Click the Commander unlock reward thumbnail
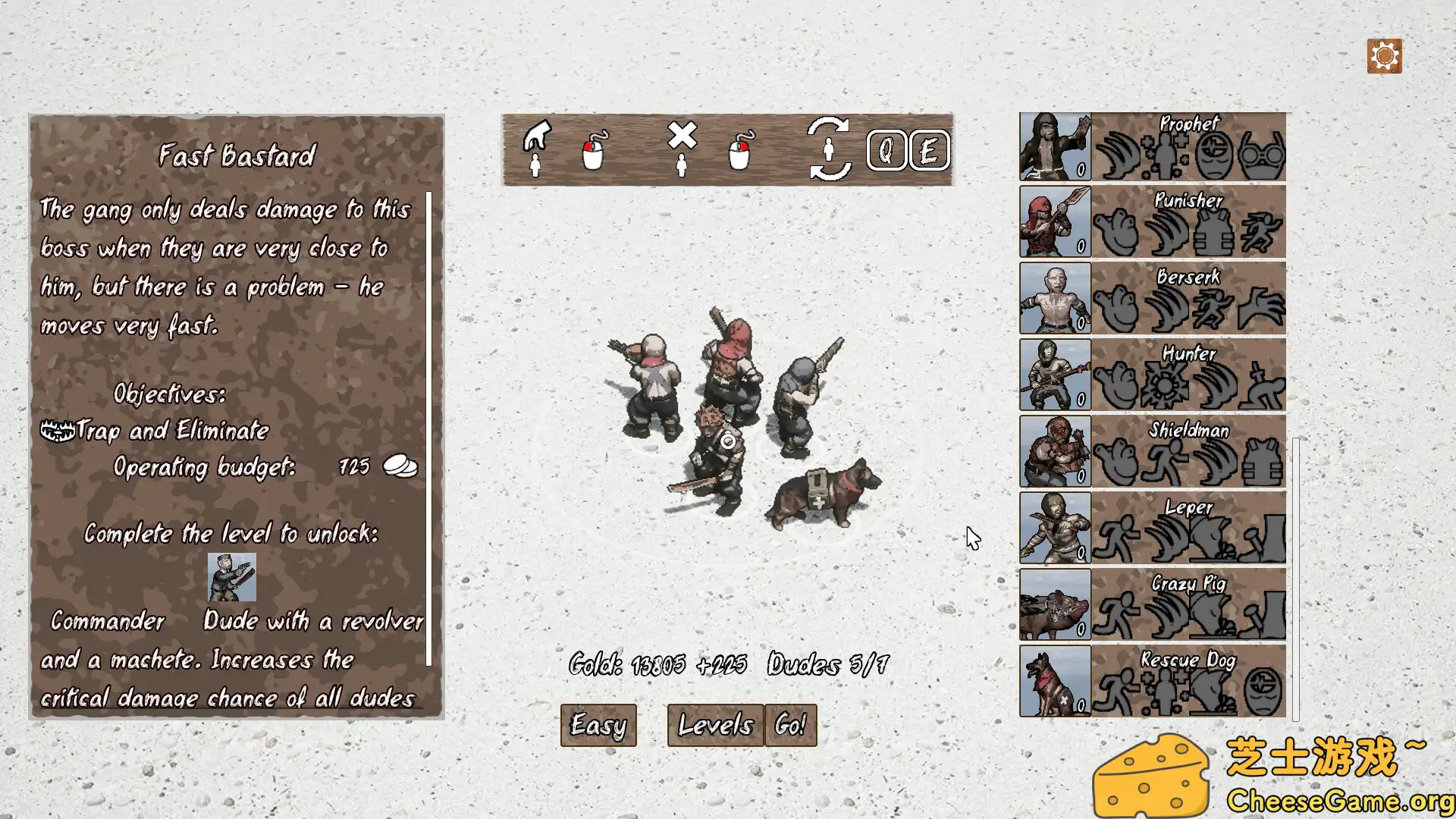 [232, 577]
